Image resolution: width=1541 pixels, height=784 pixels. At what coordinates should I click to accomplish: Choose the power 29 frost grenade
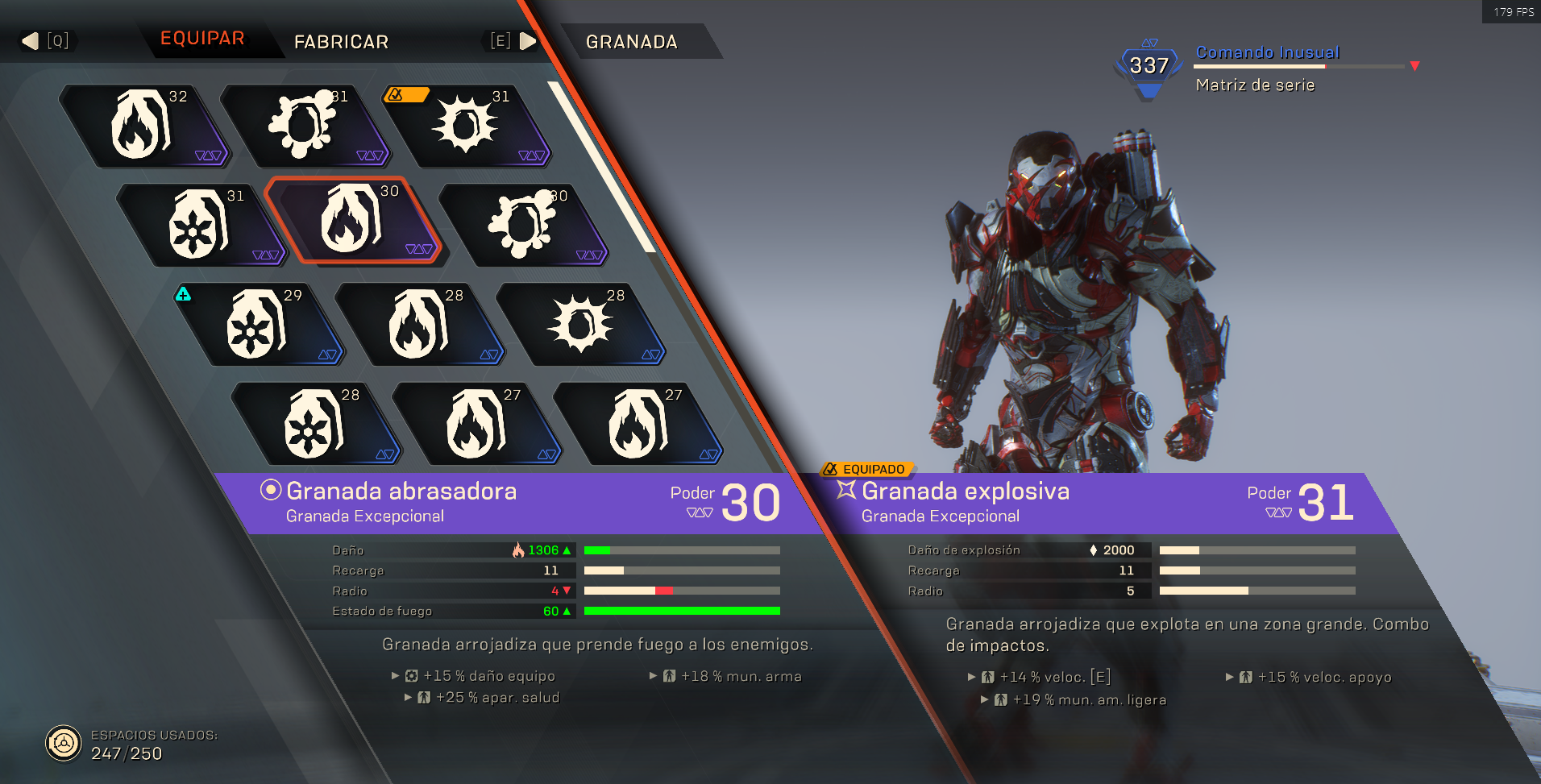(x=258, y=324)
